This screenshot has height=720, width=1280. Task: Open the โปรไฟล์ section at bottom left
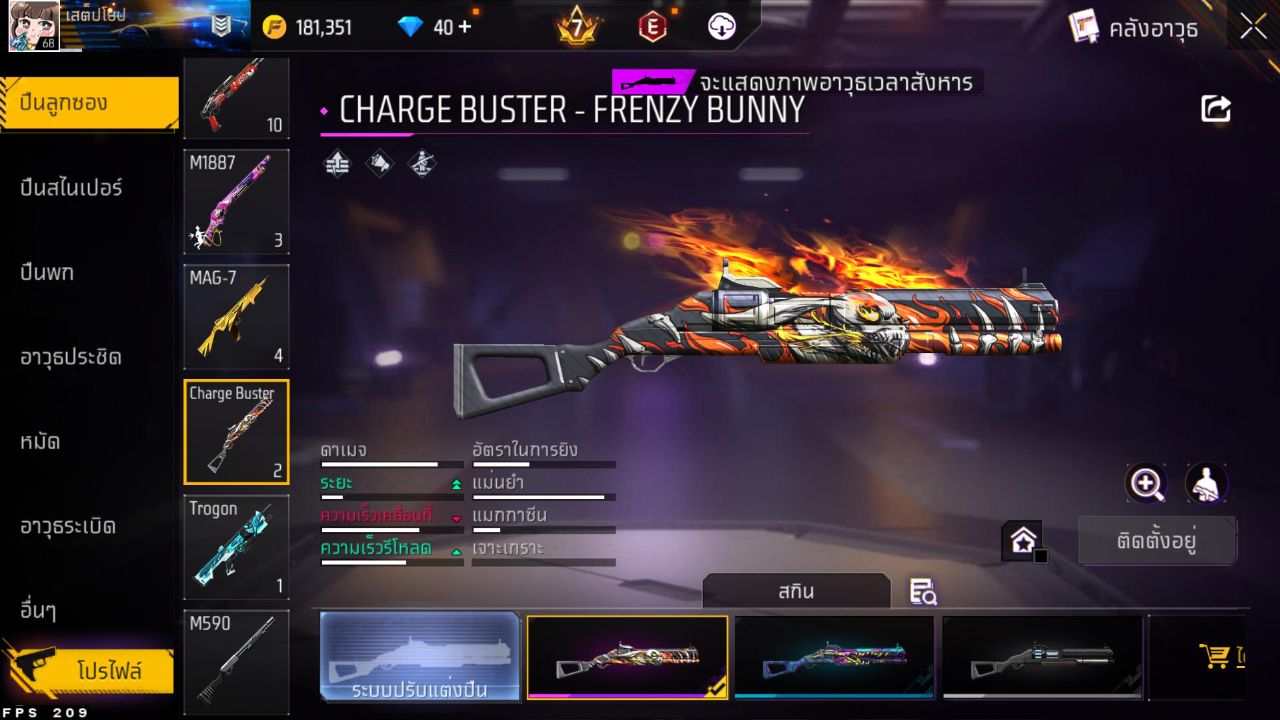[90, 672]
